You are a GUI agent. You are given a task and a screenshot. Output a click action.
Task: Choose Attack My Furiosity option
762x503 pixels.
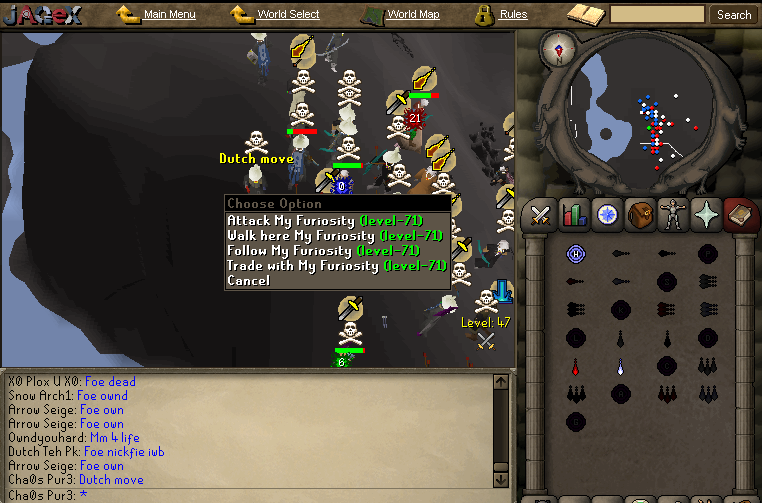coord(324,221)
